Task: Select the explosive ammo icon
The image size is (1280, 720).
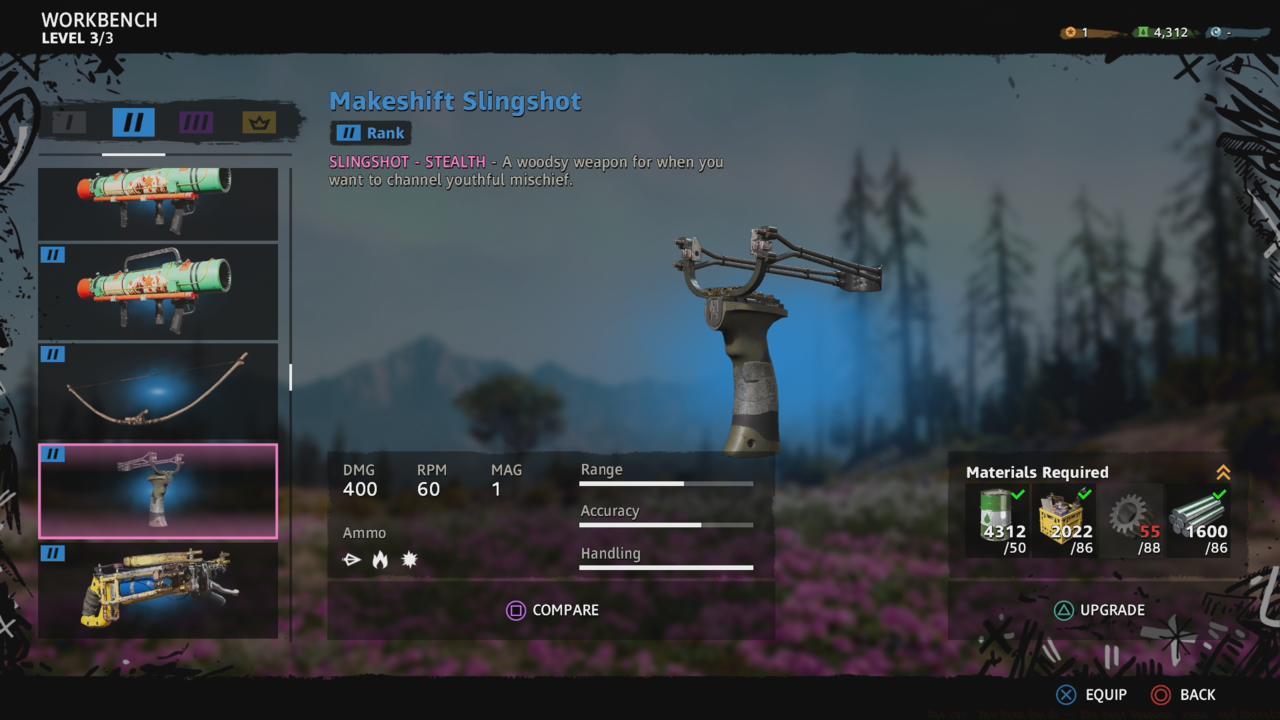Action: point(409,559)
